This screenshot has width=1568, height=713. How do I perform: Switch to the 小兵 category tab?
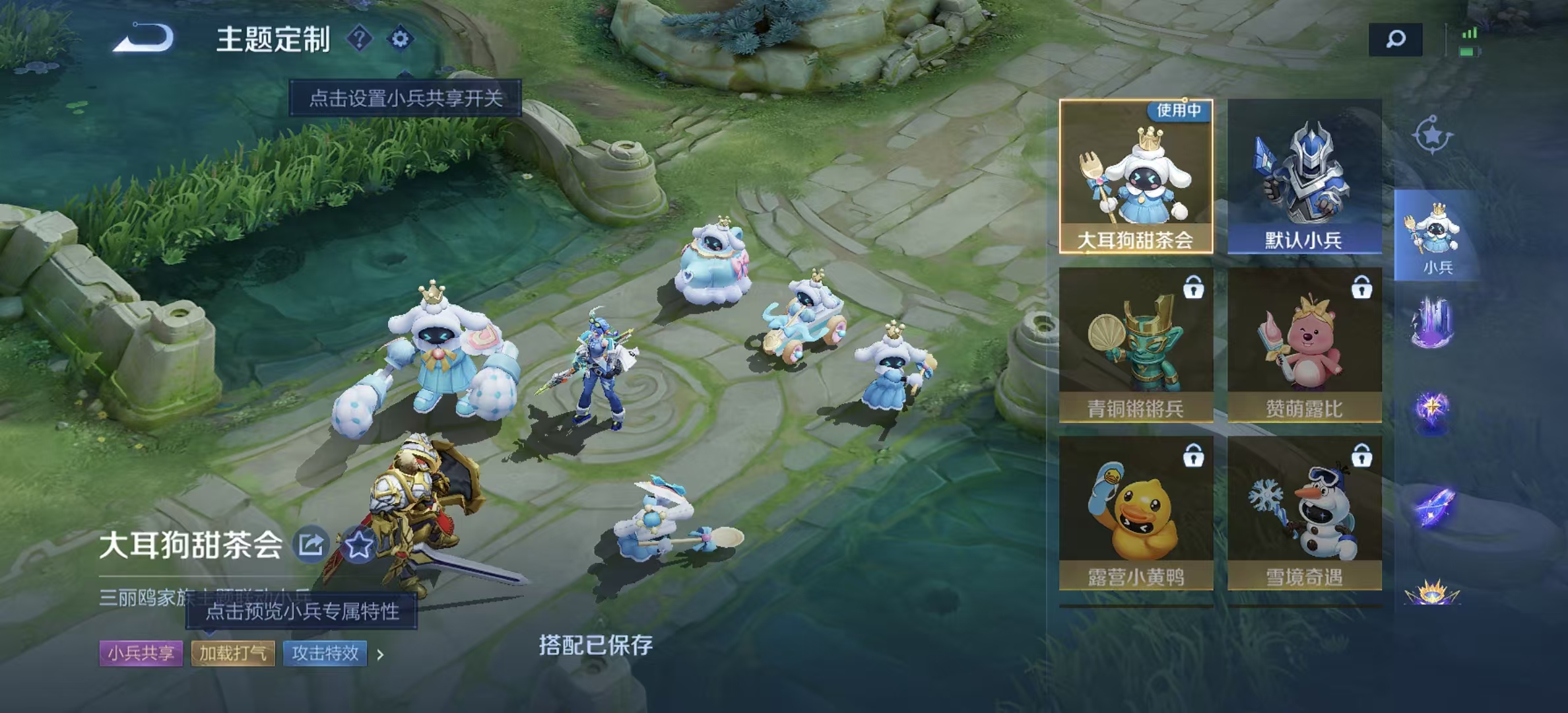tap(1436, 236)
